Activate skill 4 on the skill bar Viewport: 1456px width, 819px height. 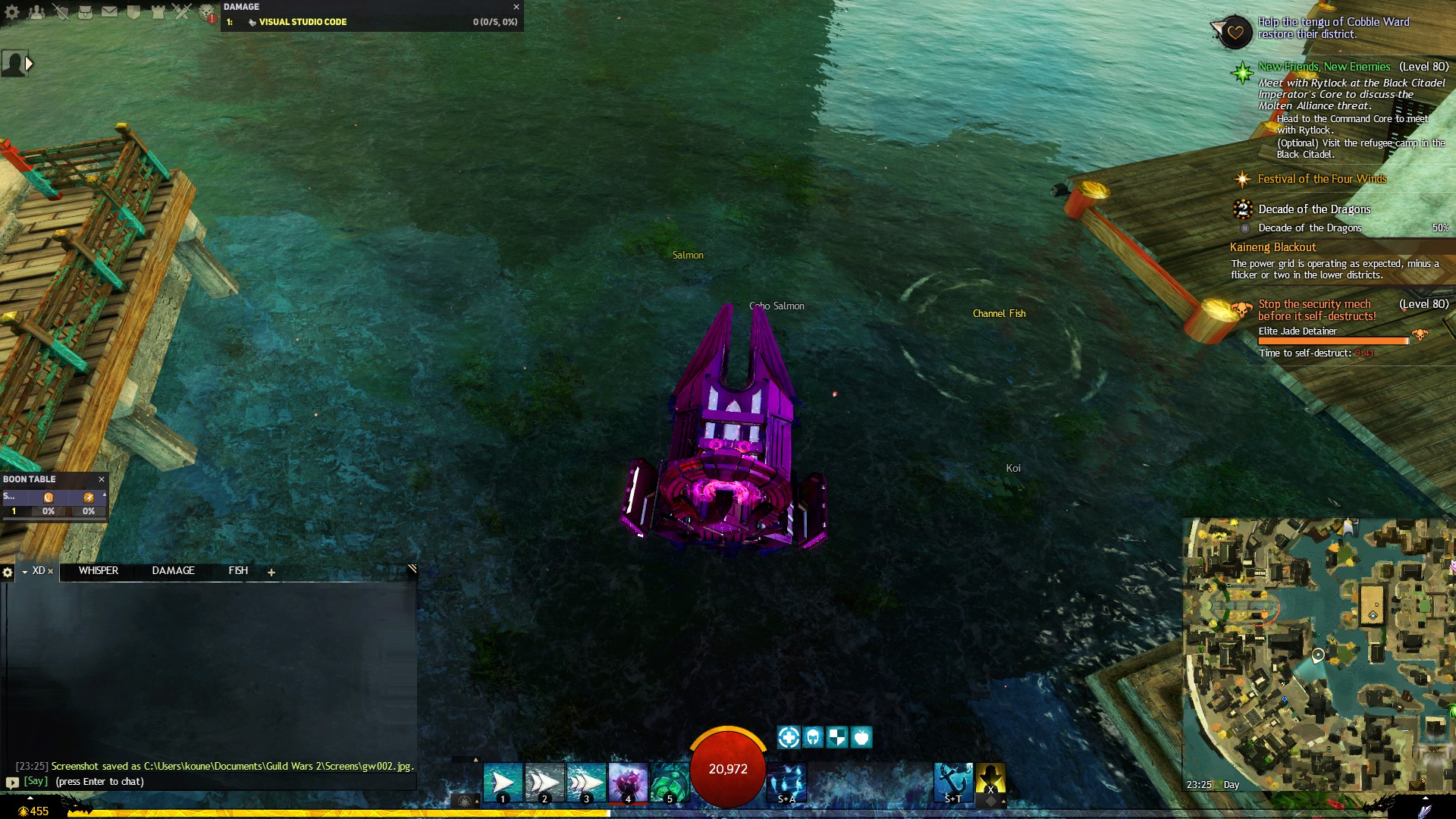[627, 781]
